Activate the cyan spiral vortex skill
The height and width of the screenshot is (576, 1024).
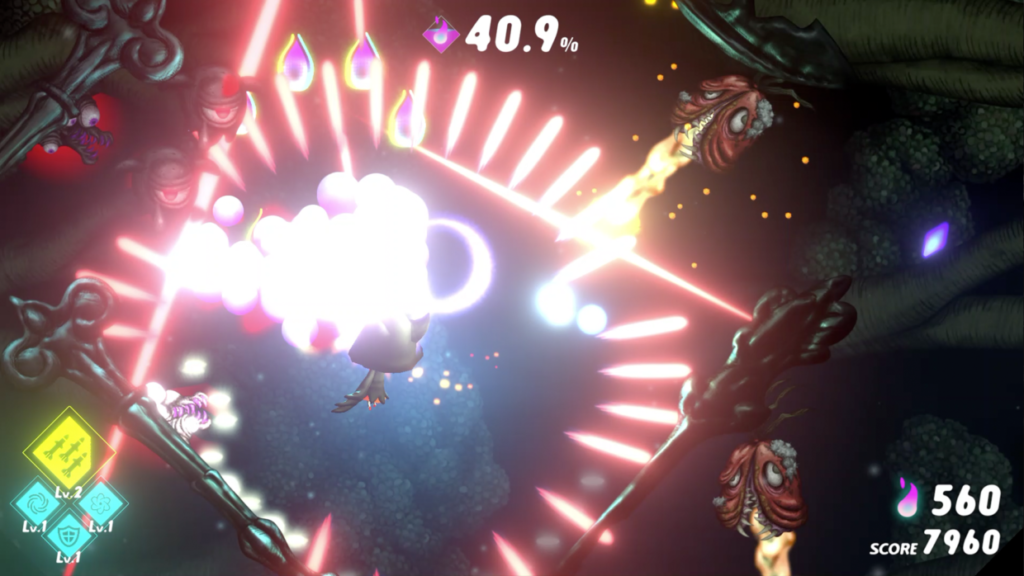(x=39, y=498)
